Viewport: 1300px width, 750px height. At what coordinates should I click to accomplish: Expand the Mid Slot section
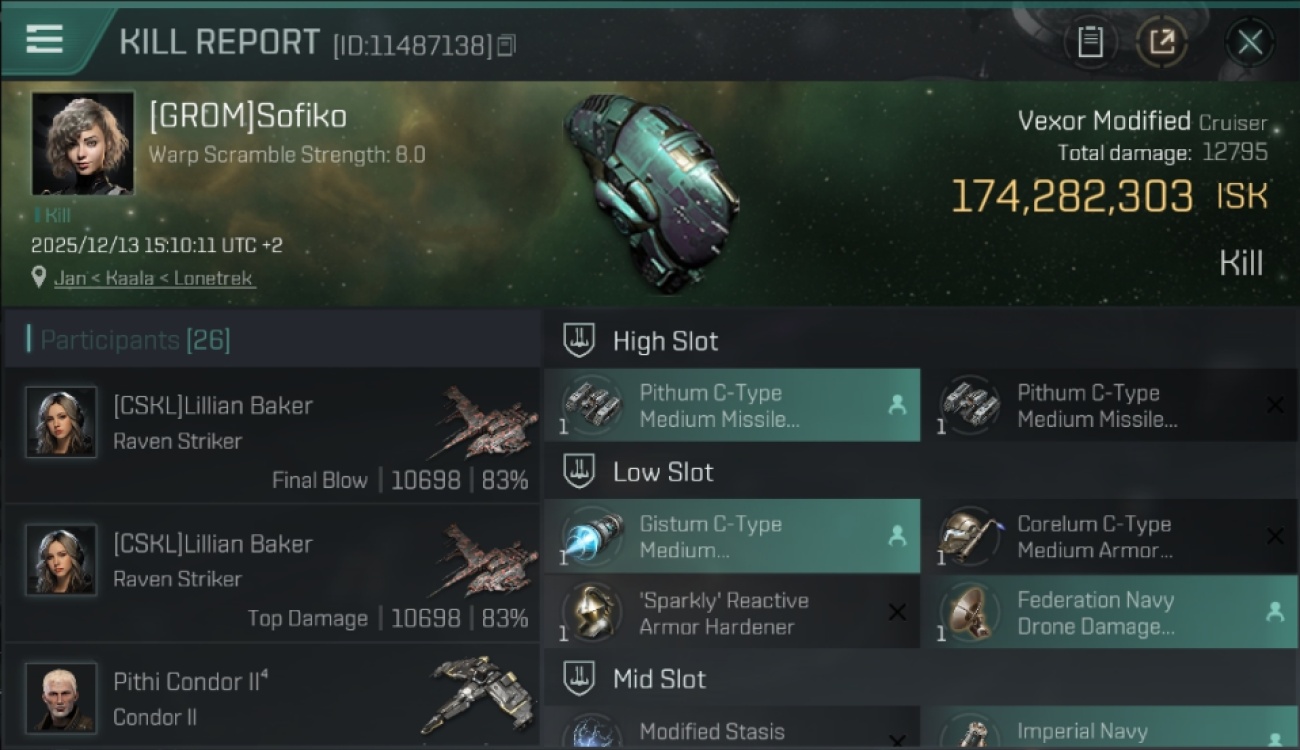coord(659,678)
